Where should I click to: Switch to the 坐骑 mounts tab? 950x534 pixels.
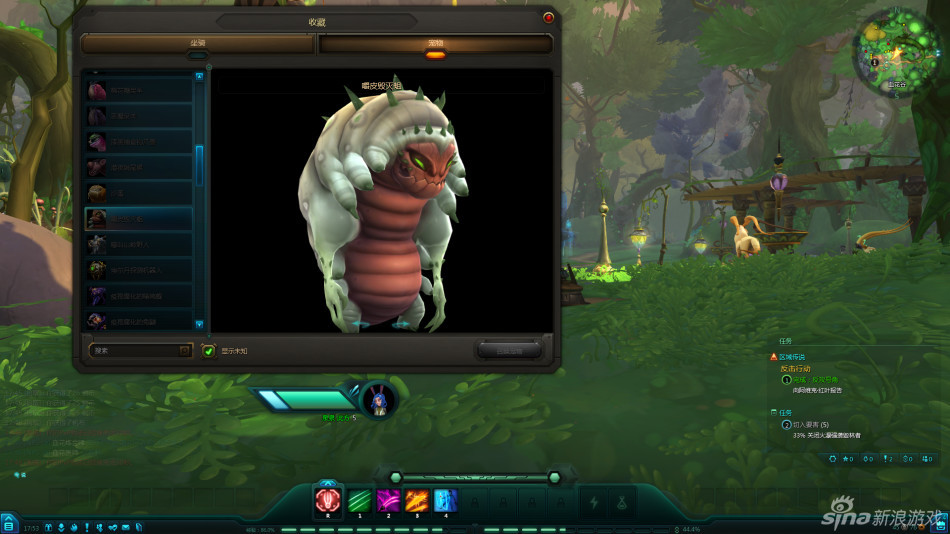(x=198, y=44)
